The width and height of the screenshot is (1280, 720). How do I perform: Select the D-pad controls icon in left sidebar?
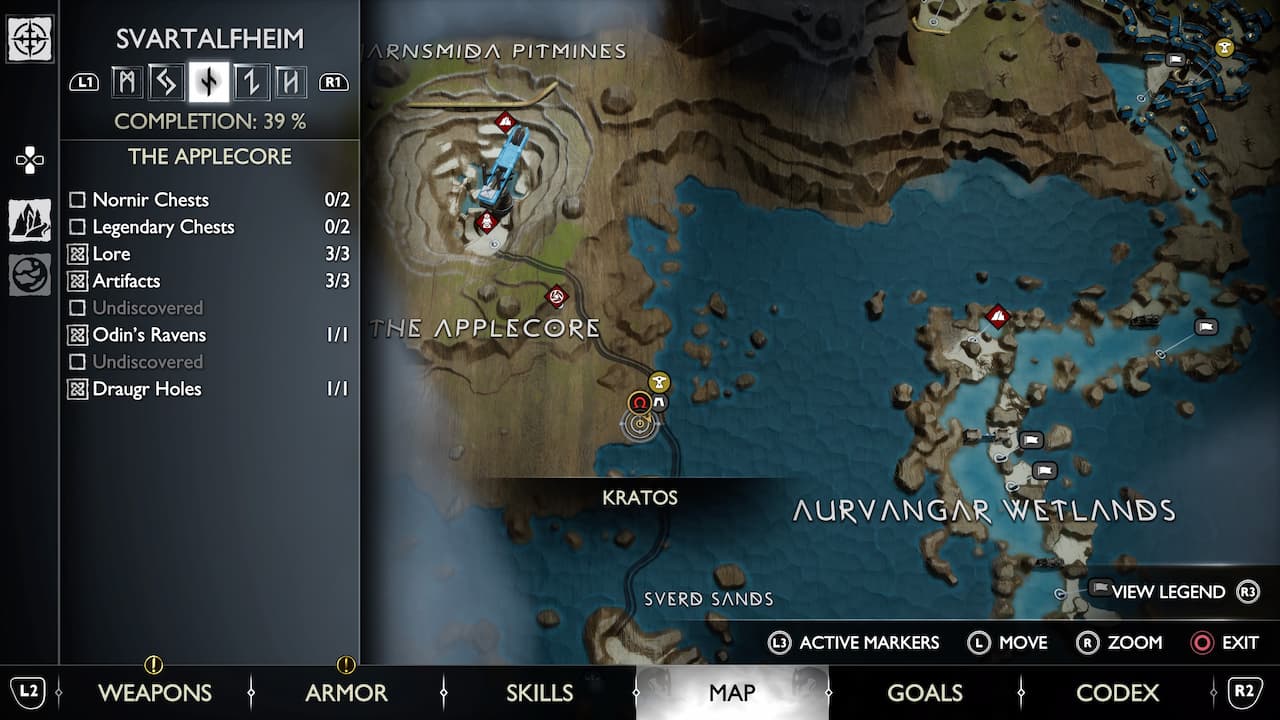(29, 158)
